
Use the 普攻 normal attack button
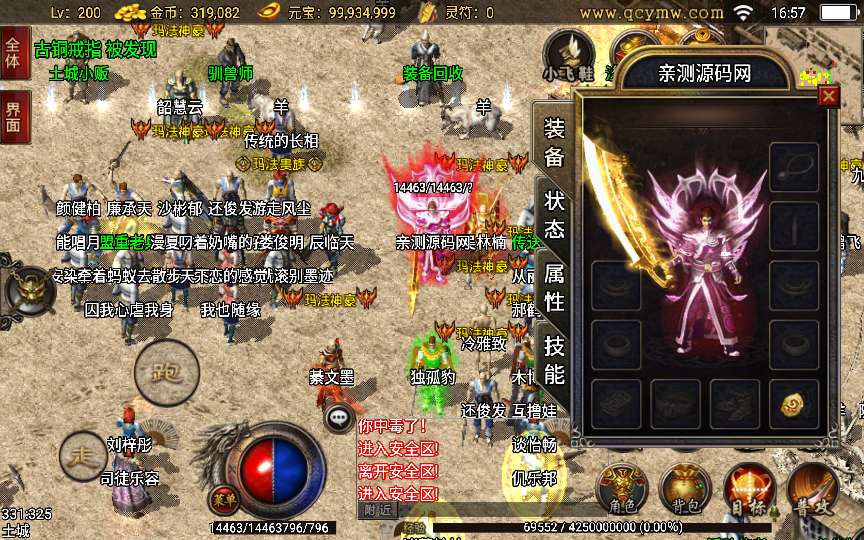[811, 489]
